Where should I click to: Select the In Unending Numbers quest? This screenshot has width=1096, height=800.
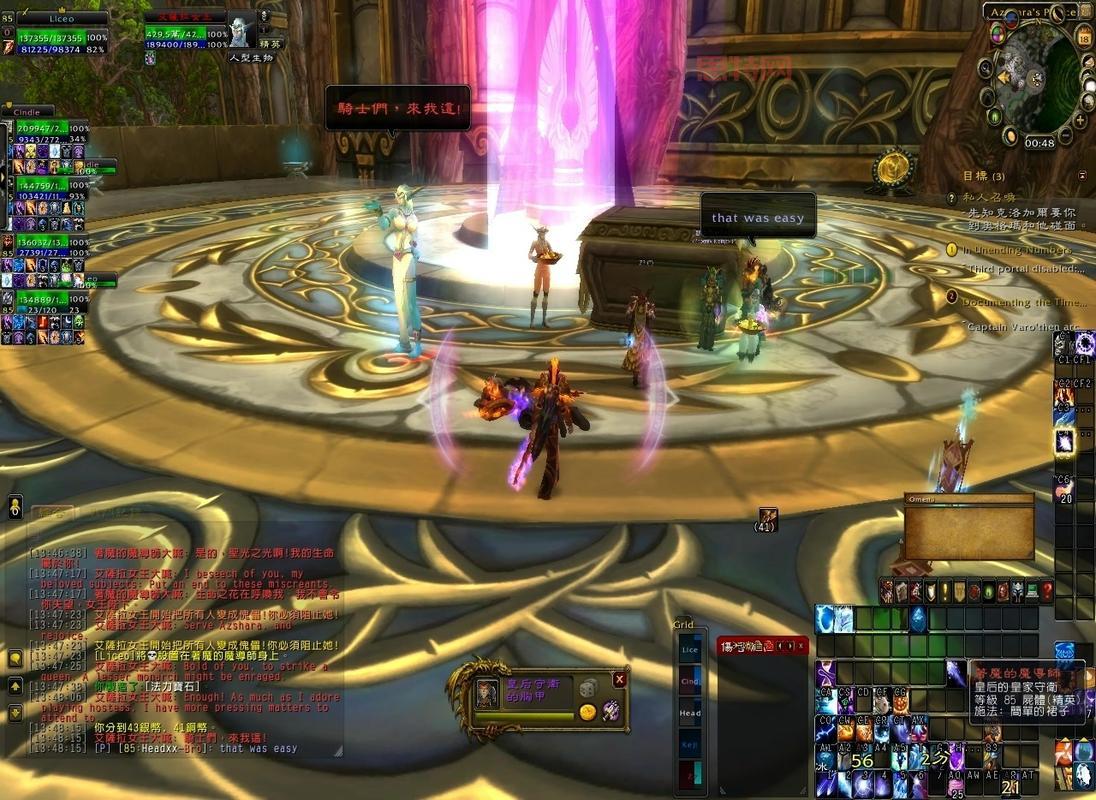pyautogui.click(x=1015, y=250)
